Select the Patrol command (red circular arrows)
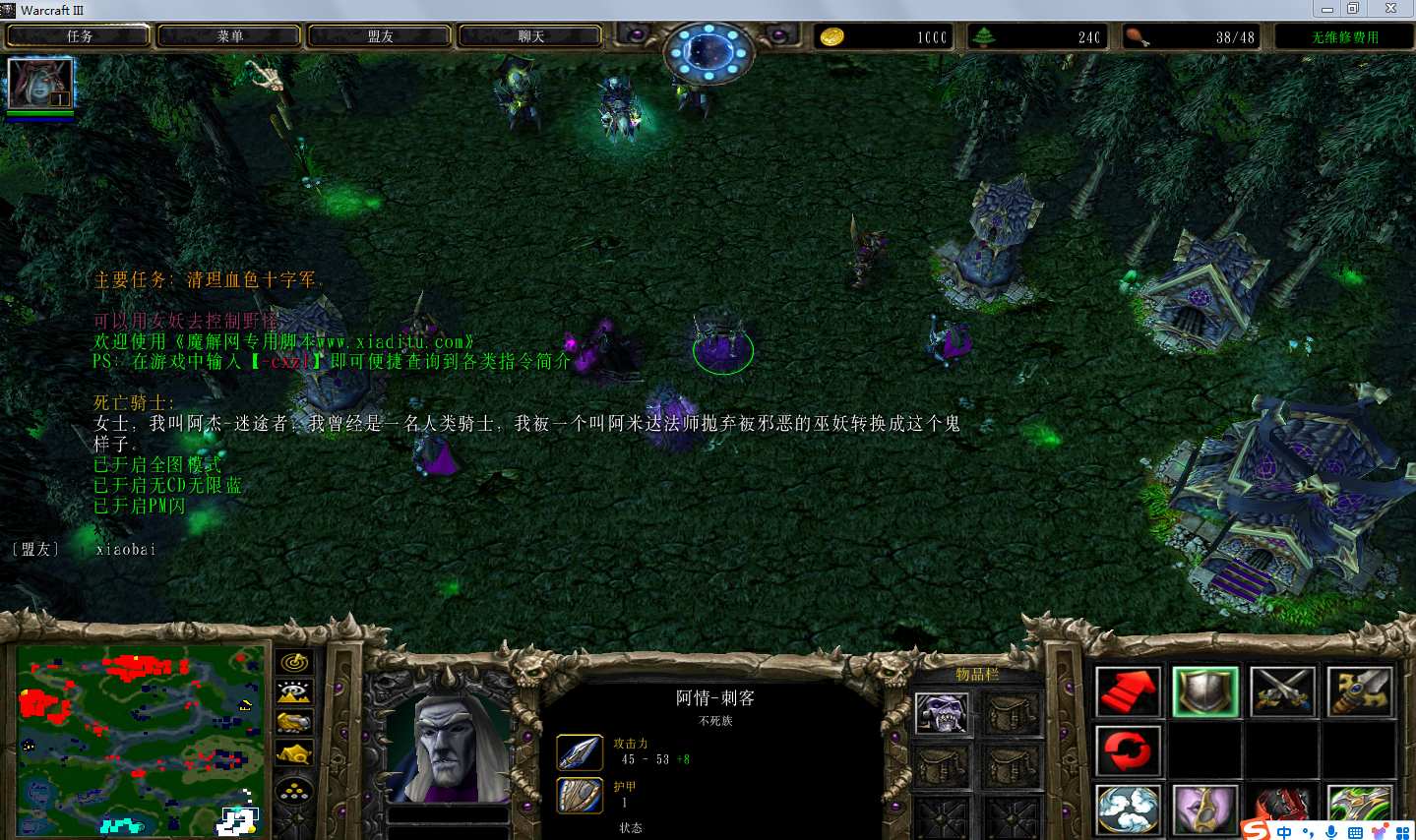The width and height of the screenshot is (1416, 840). (1128, 751)
